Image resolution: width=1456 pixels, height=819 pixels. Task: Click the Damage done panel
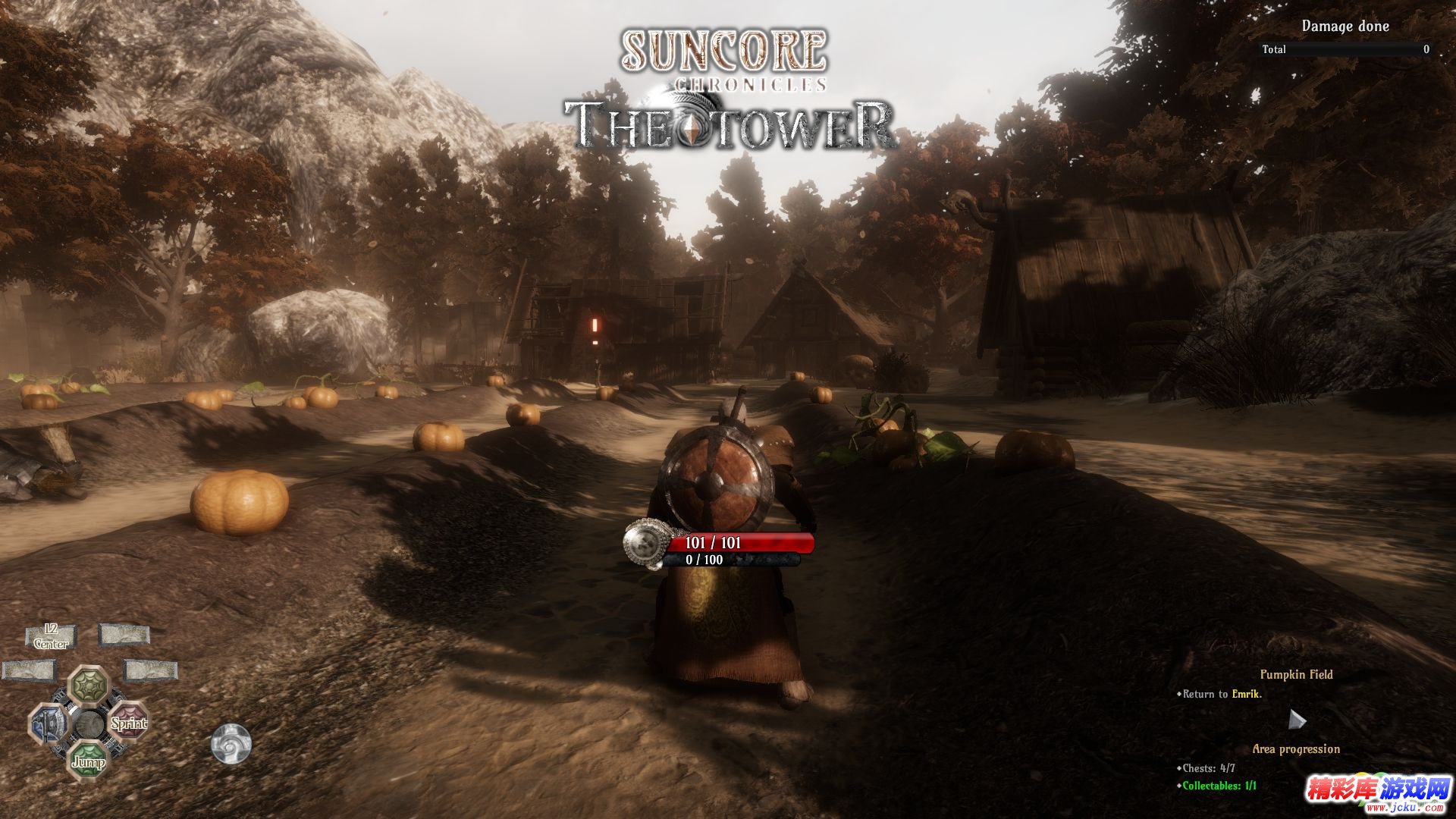pyautogui.click(x=1345, y=27)
